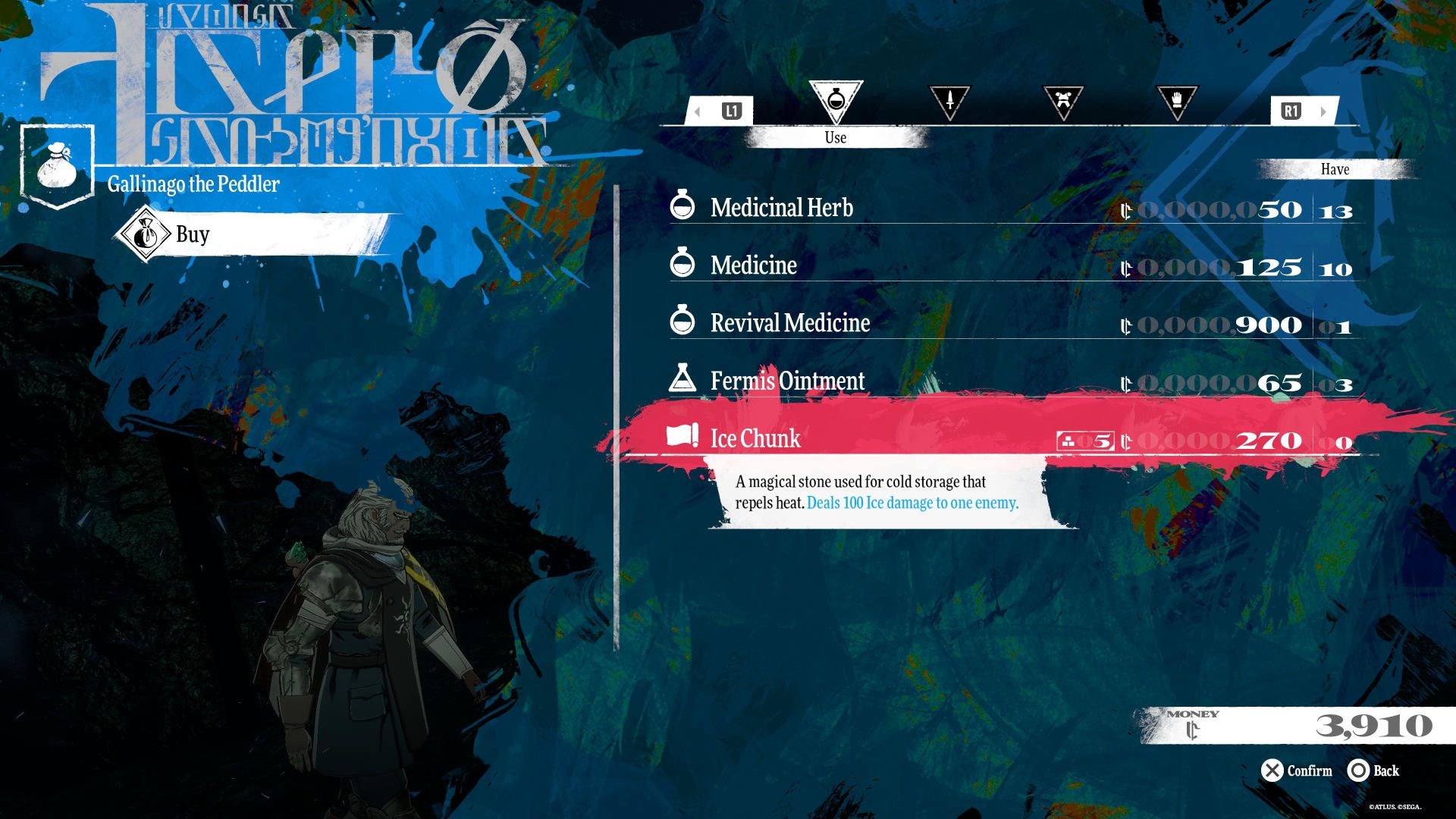The image size is (1456, 819).
Task: Click the flask icon beside Medicine
Action: point(683,264)
